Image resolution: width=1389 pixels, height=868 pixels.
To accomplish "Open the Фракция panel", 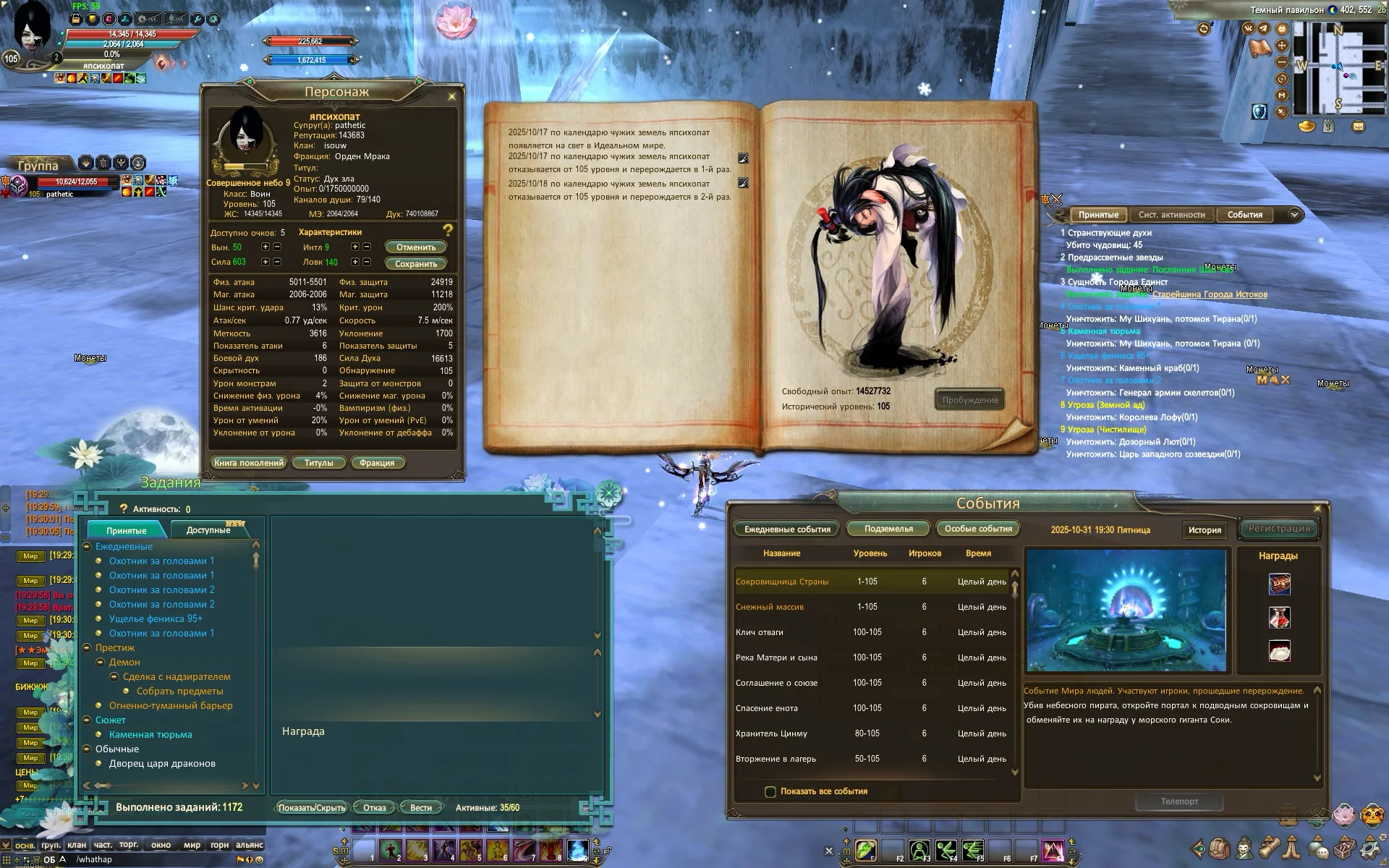I will tap(377, 463).
